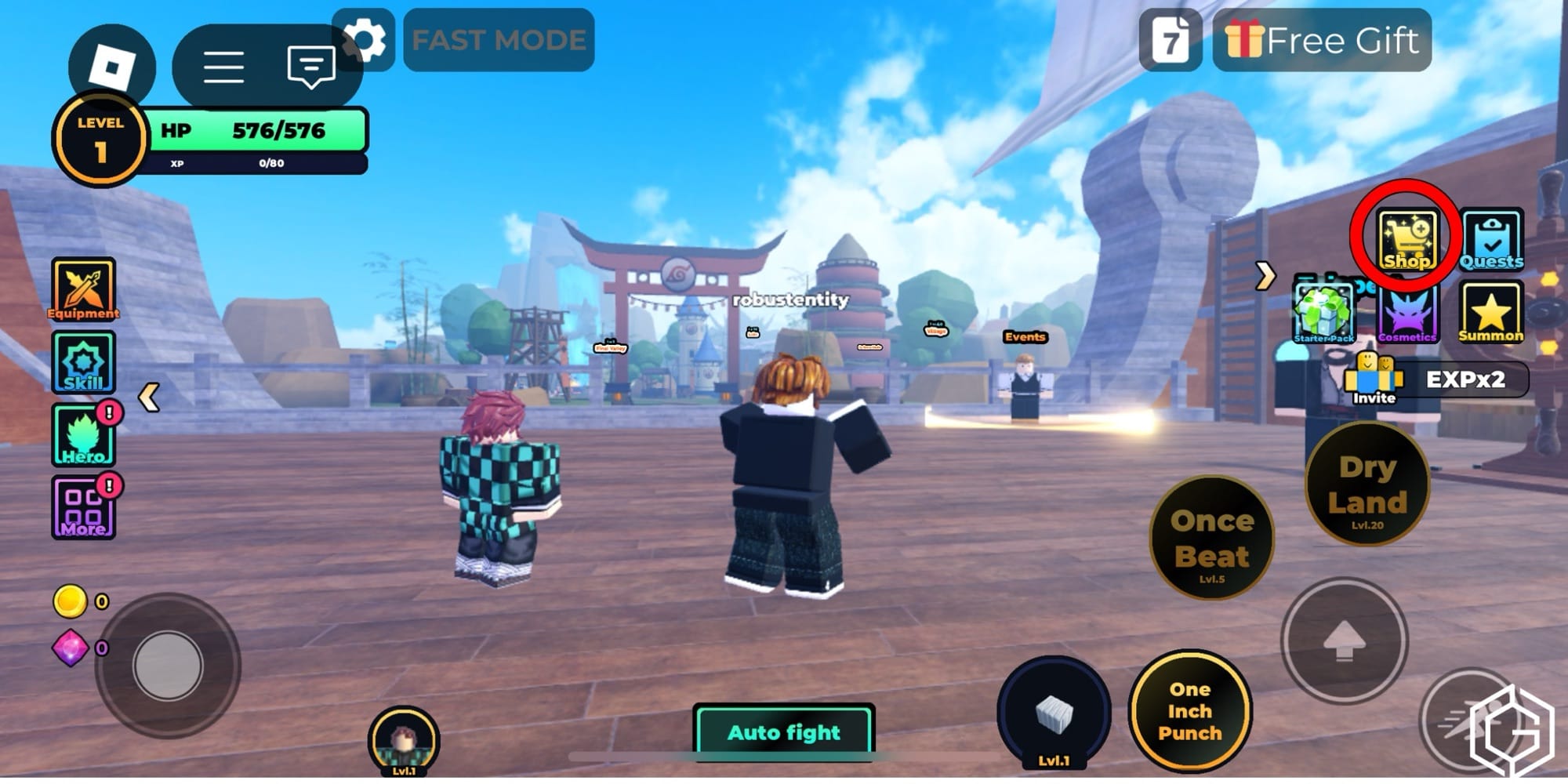Image resolution: width=1568 pixels, height=784 pixels.
Task: Open the Hero menu
Action: (x=83, y=436)
